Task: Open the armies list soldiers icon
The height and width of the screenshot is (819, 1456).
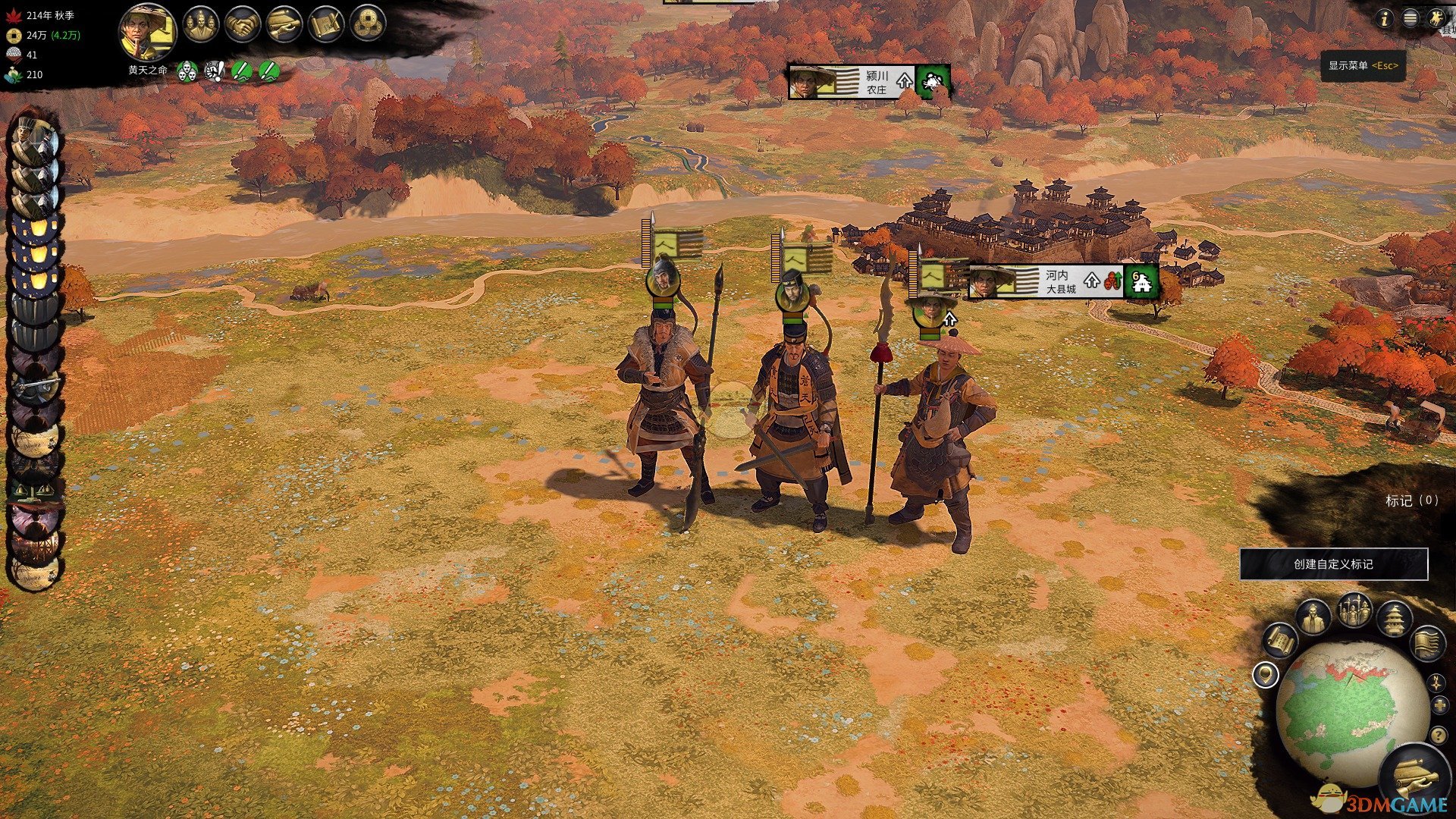Action: point(1354,610)
